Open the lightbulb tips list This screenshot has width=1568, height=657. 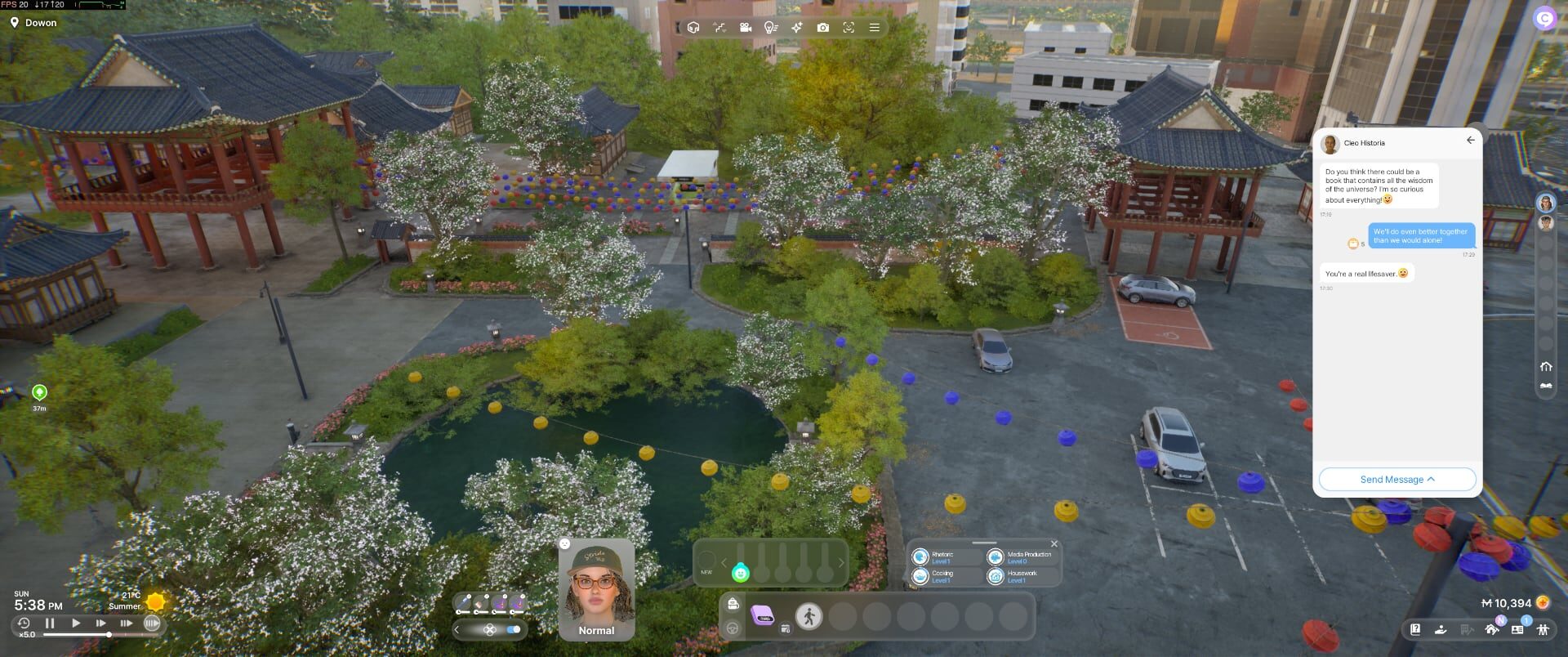770,28
